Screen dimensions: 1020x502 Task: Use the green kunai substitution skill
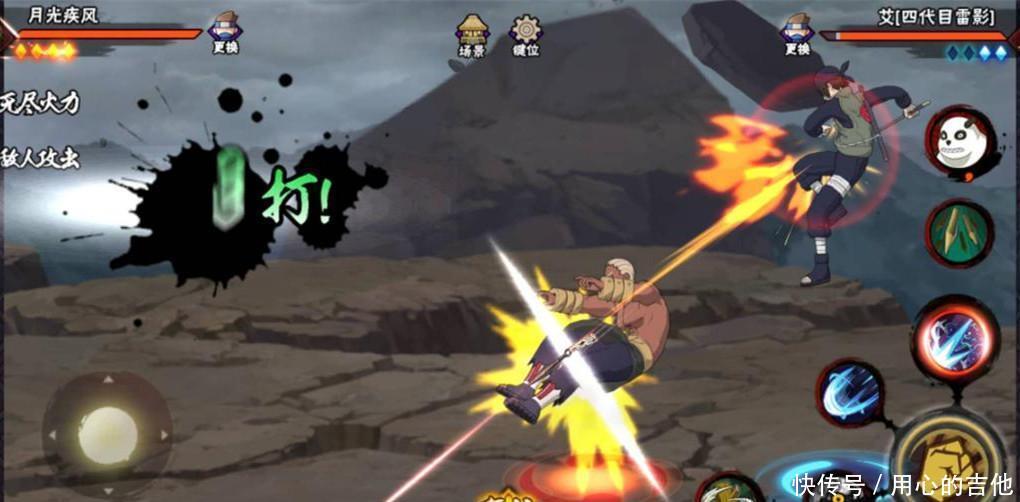[959, 233]
